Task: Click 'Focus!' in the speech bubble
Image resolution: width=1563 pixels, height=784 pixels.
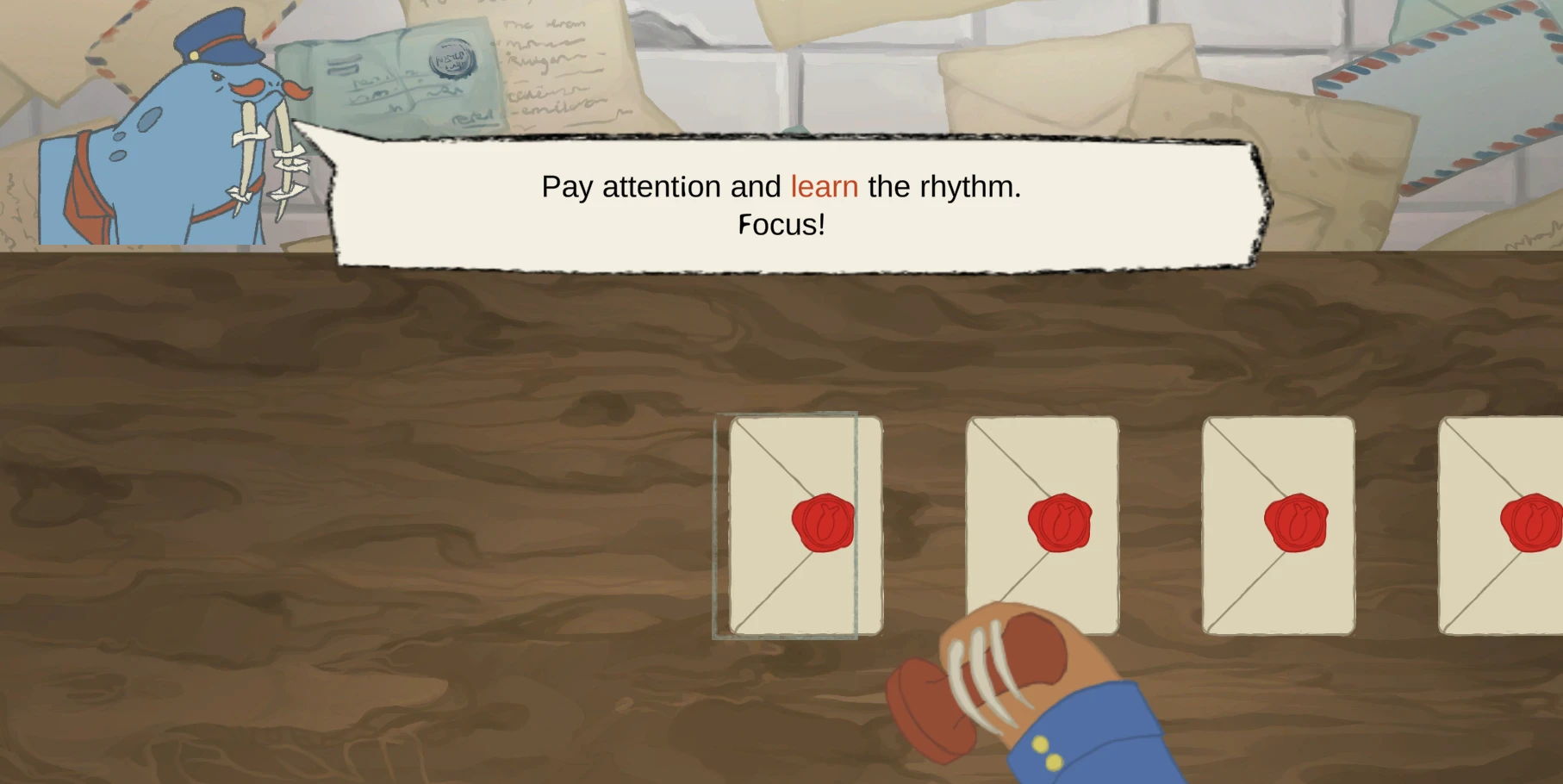Action: (x=781, y=226)
